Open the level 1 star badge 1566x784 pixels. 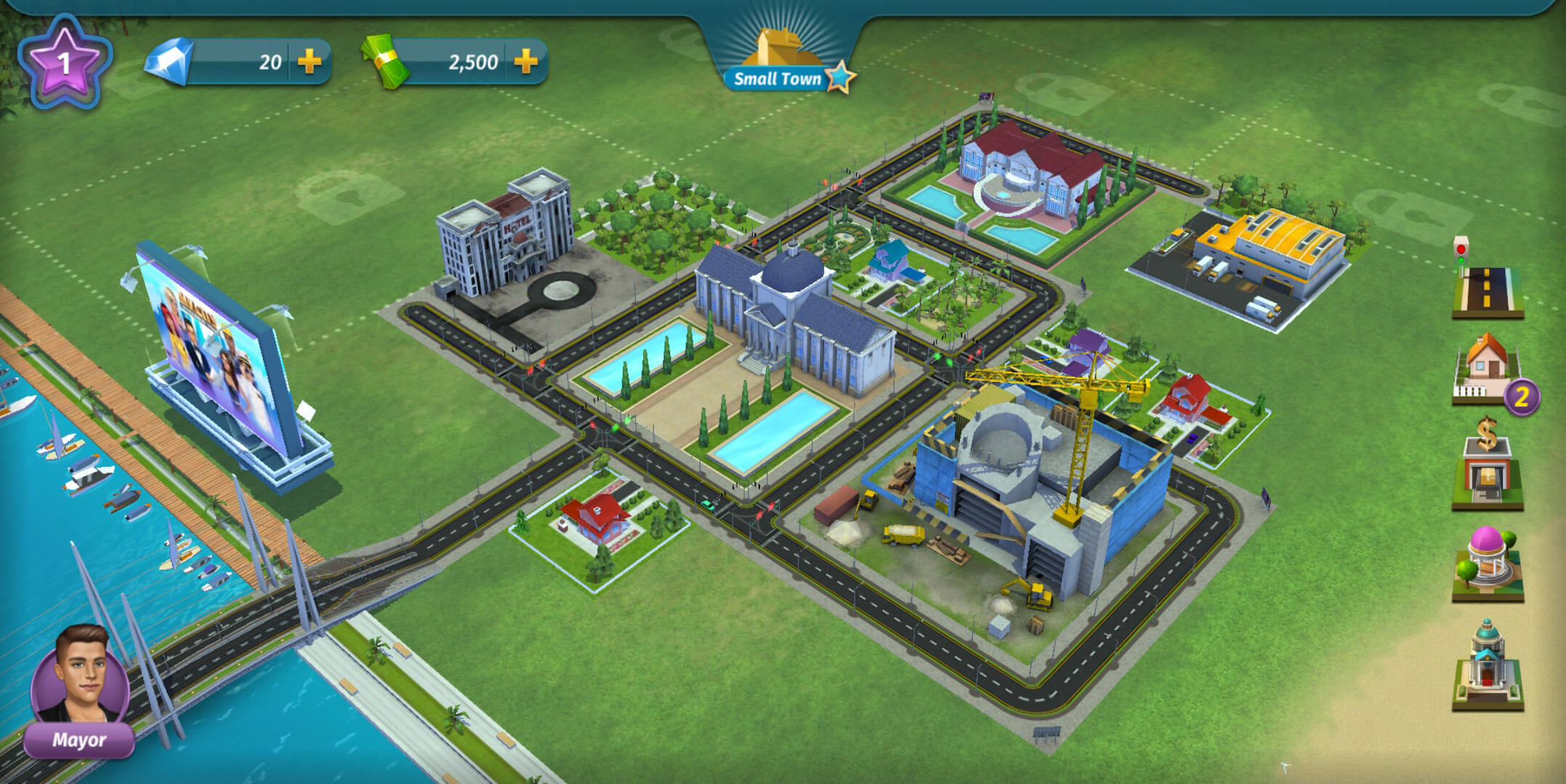click(x=65, y=63)
